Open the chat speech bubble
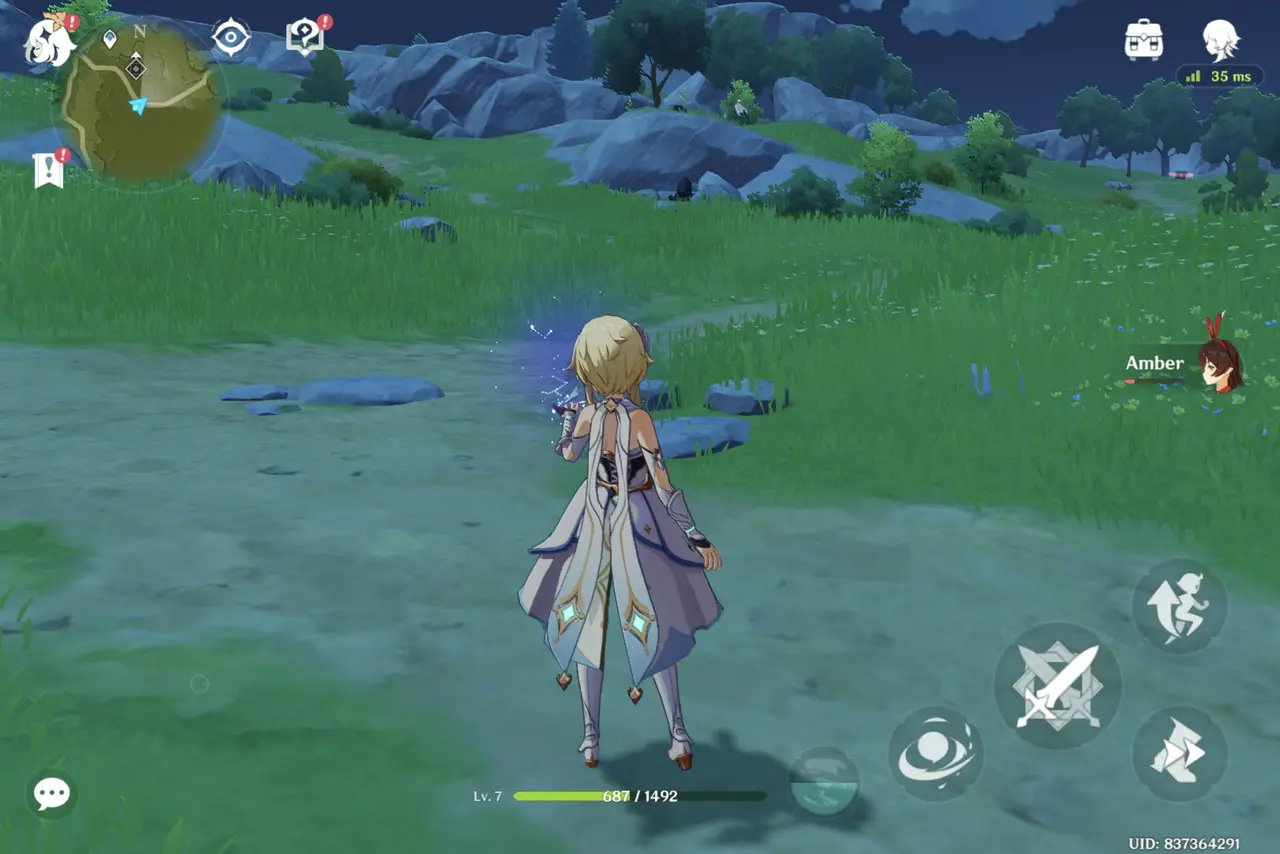1280x854 pixels. coord(51,794)
